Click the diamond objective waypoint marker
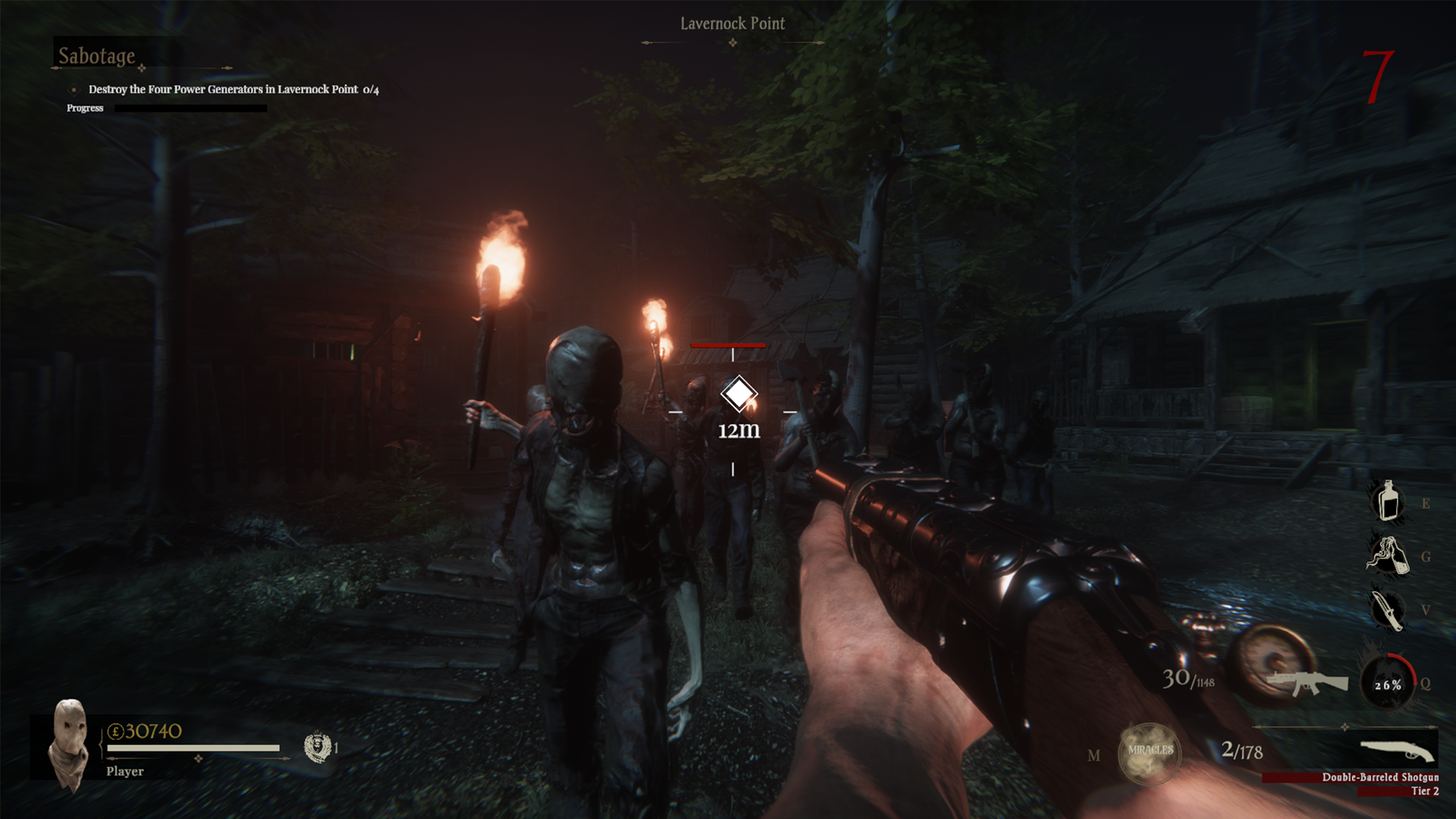1456x819 pixels. 739,394
